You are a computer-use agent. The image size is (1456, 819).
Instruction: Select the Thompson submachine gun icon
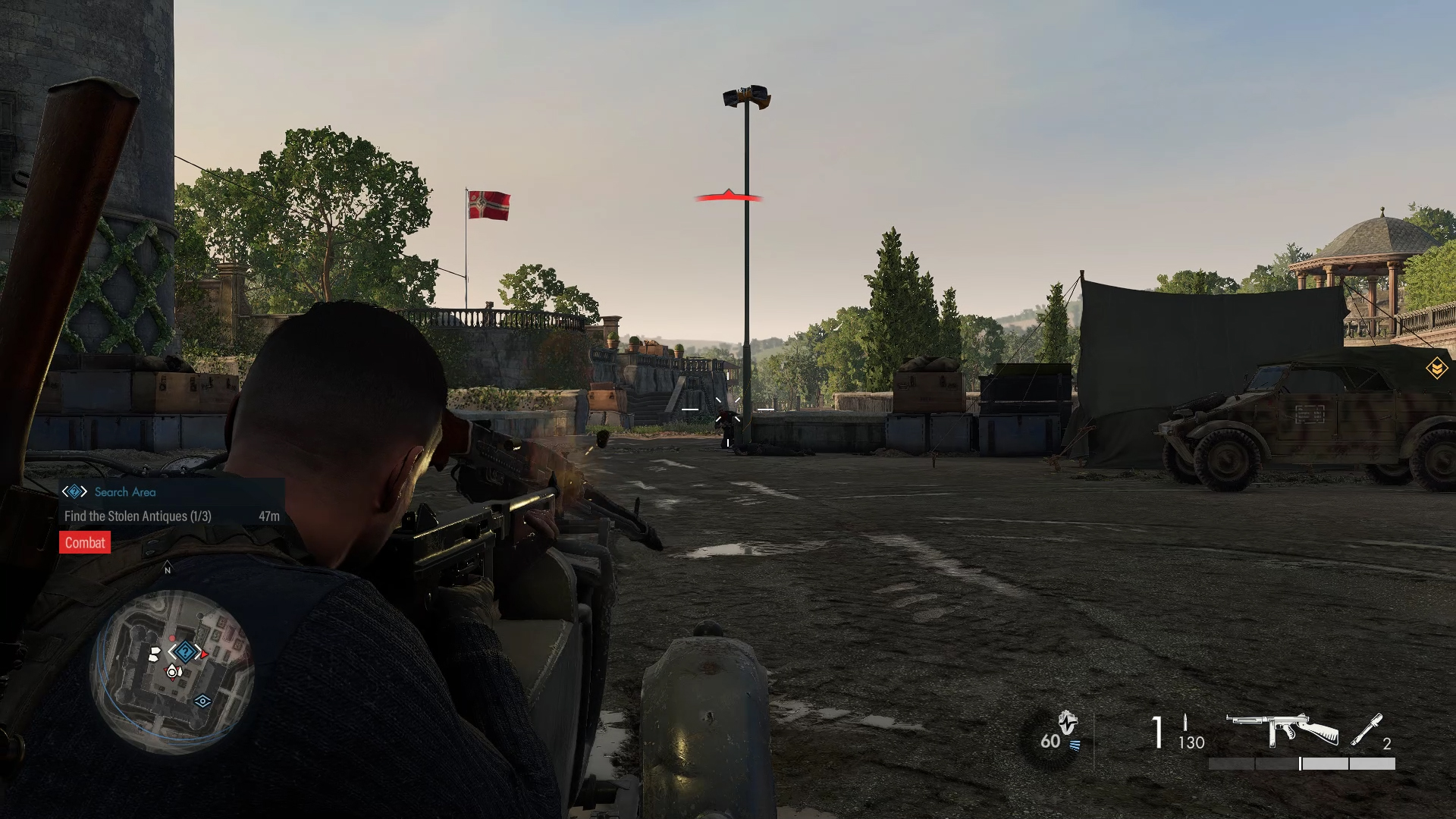coord(1282,730)
